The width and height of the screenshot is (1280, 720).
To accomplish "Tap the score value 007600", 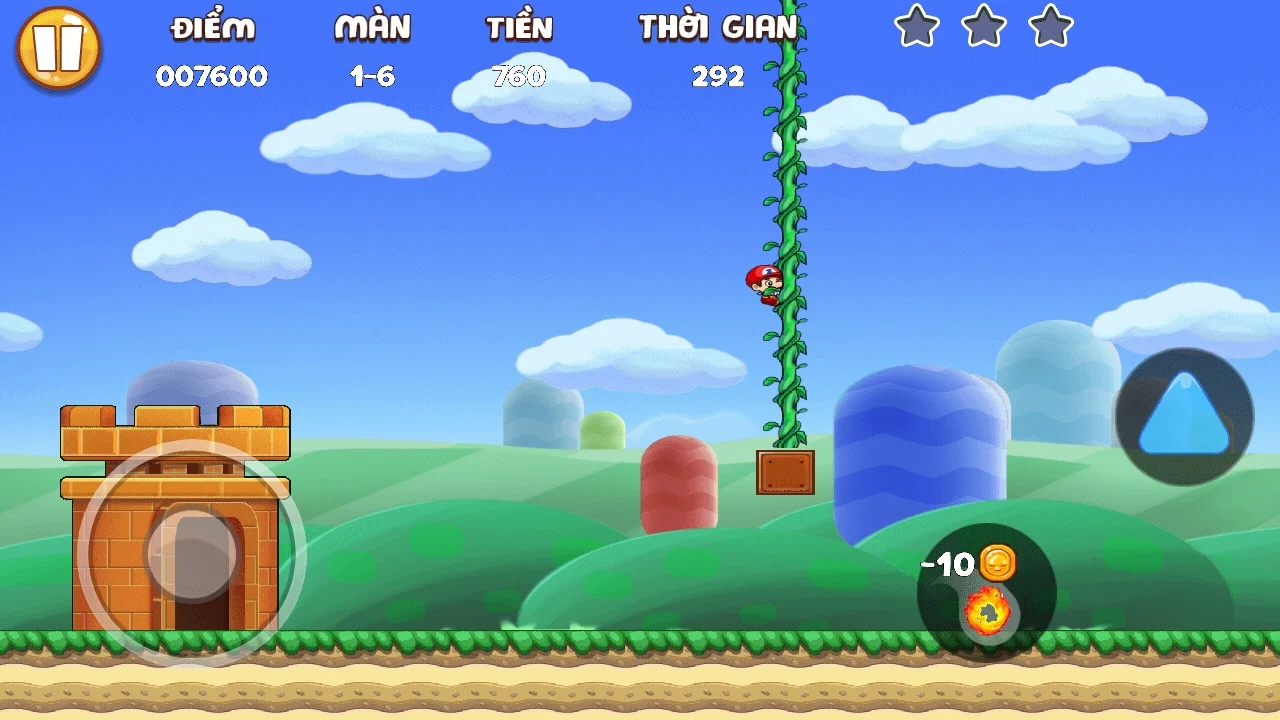I will click(x=212, y=75).
